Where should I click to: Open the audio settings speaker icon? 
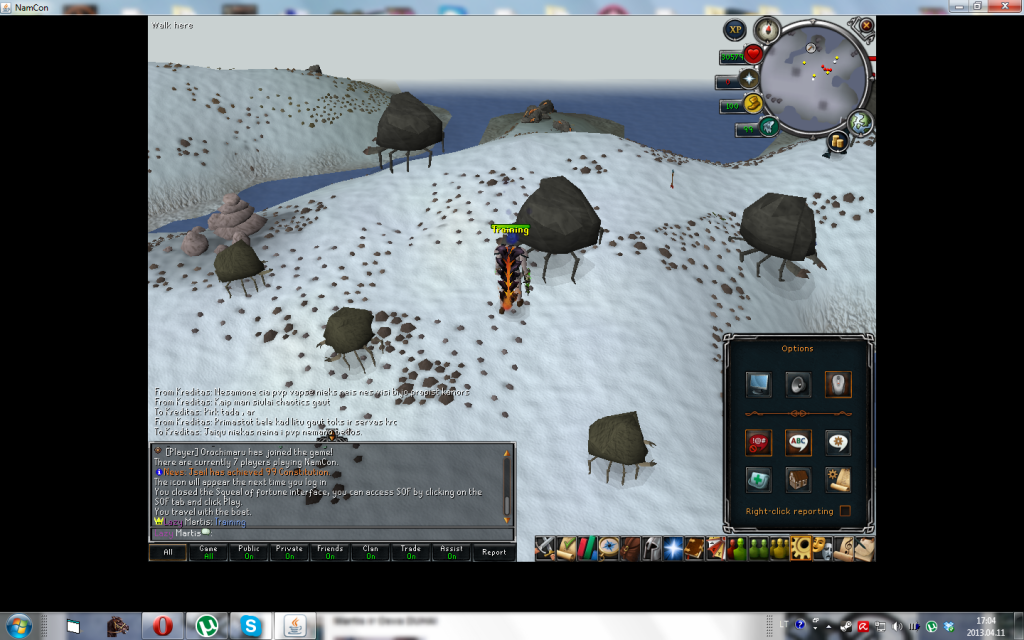click(798, 384)
